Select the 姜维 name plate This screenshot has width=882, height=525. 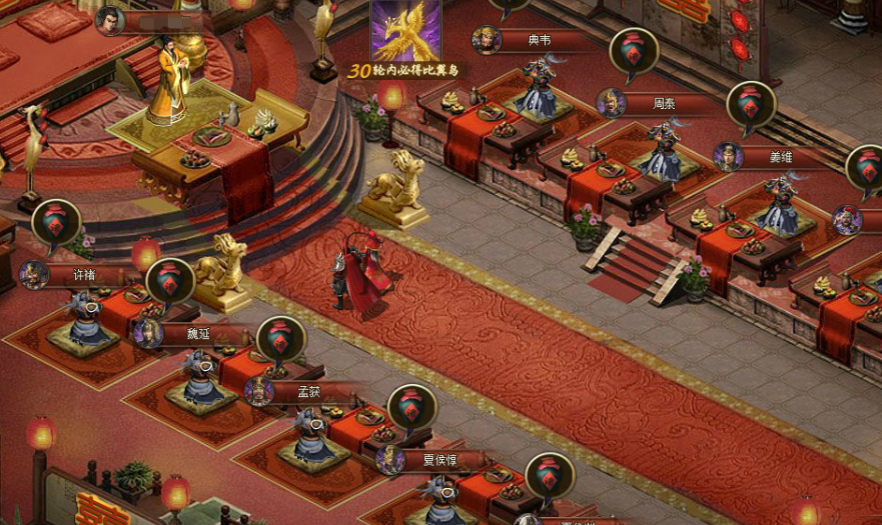point(780,157)
